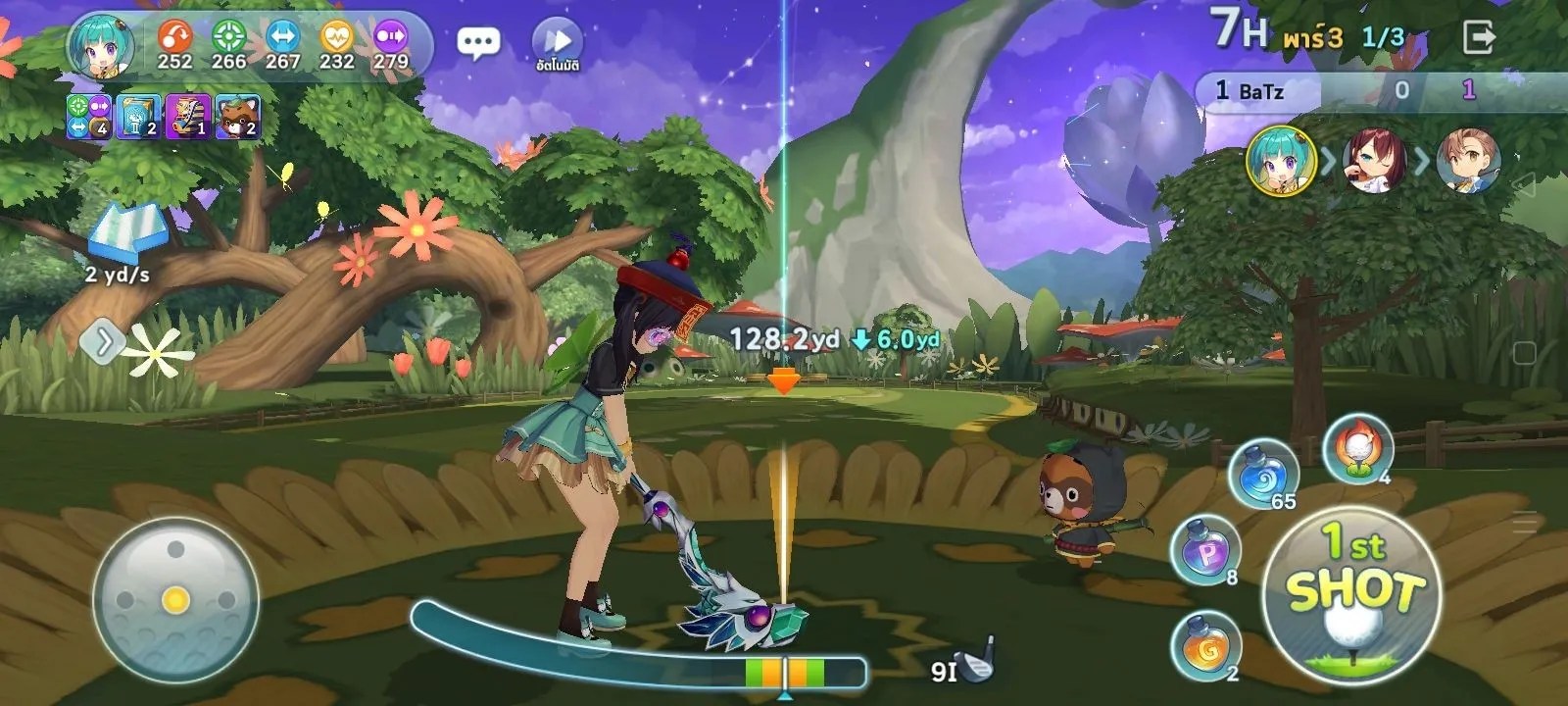Select the purple striped skill icon
The height and width of the screenshot is (706, 1568).
188,117
